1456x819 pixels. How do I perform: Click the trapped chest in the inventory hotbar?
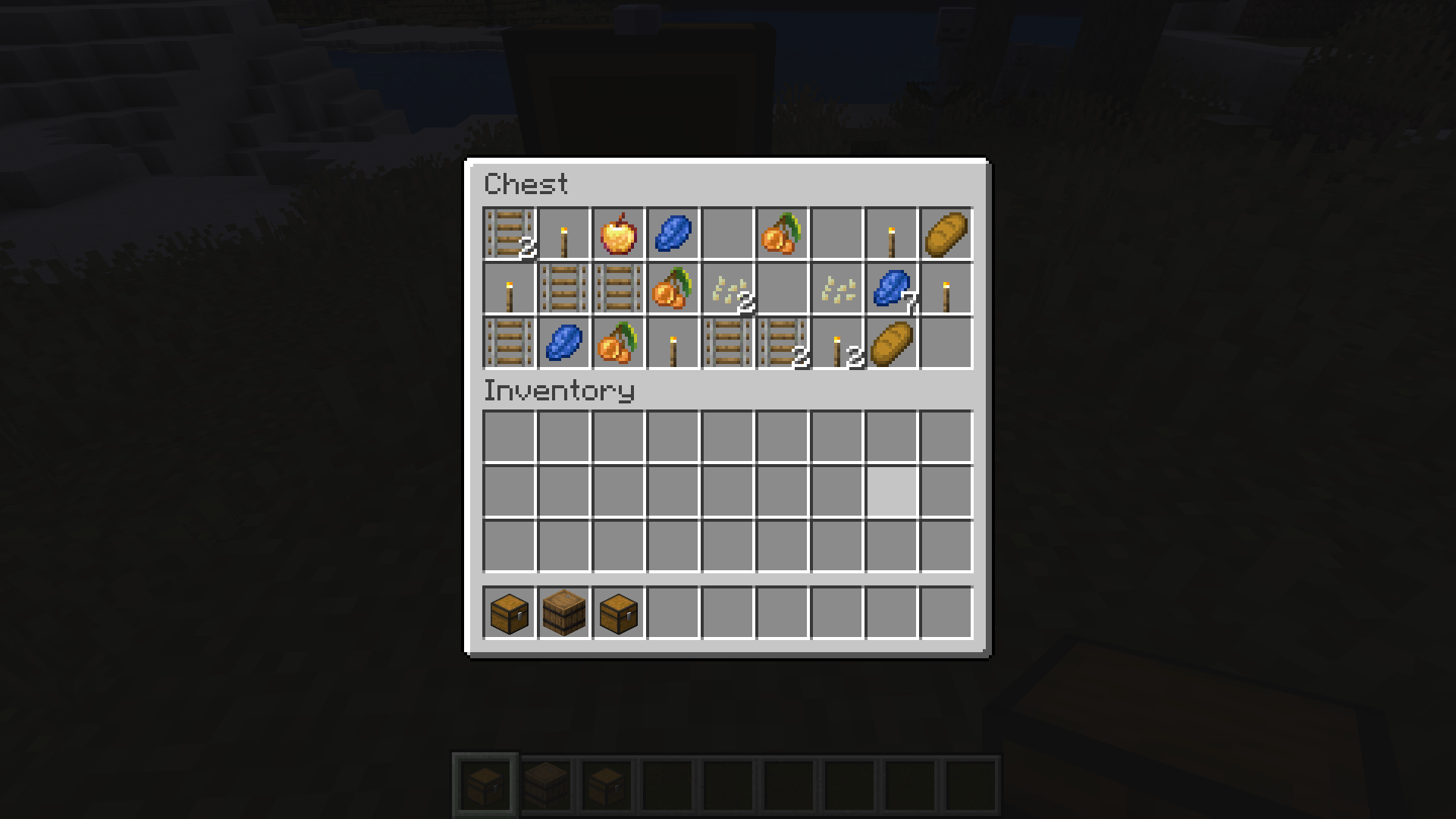point(618,614)
